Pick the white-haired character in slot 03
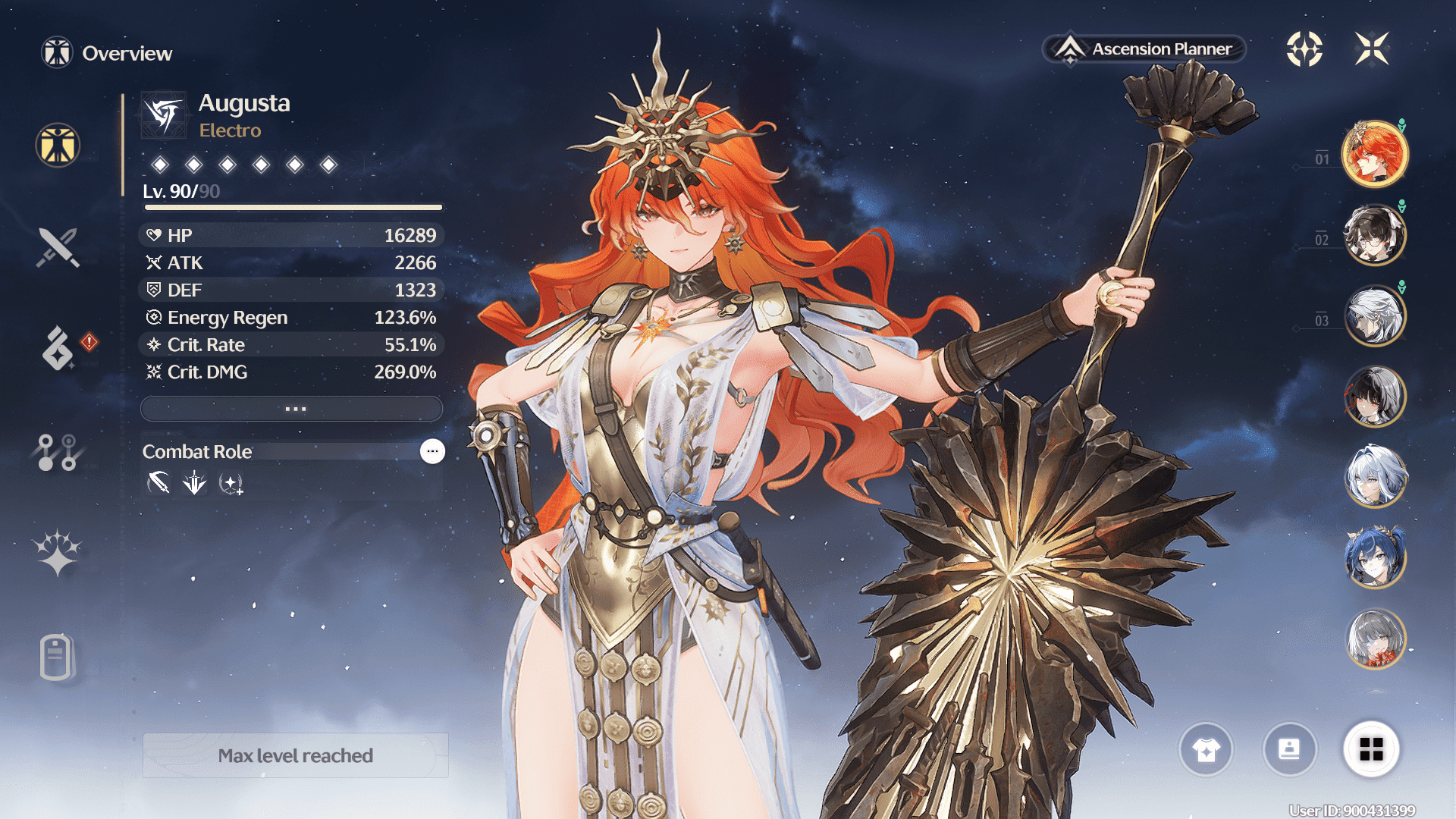The image size is (1456, 819). (x=1374, y=315)
